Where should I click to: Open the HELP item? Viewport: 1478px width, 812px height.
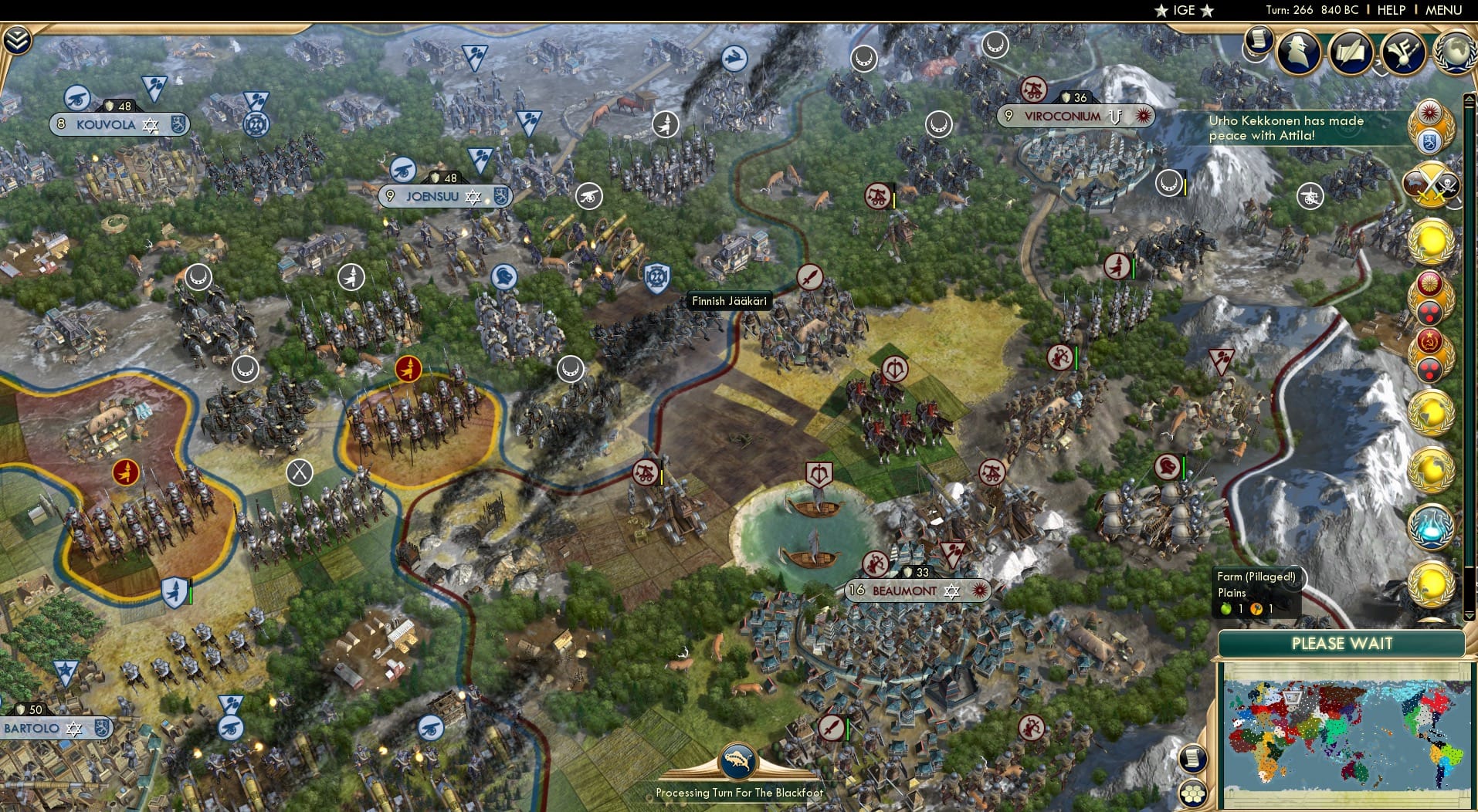pos(1390,10)
